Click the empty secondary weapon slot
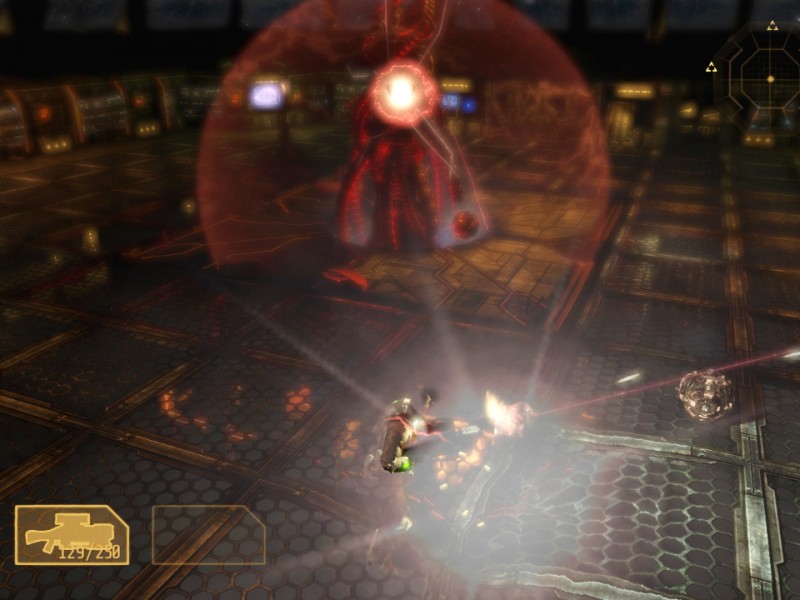Screen dimensions: 800x600 pyautogui.click(x=208, y=534)
